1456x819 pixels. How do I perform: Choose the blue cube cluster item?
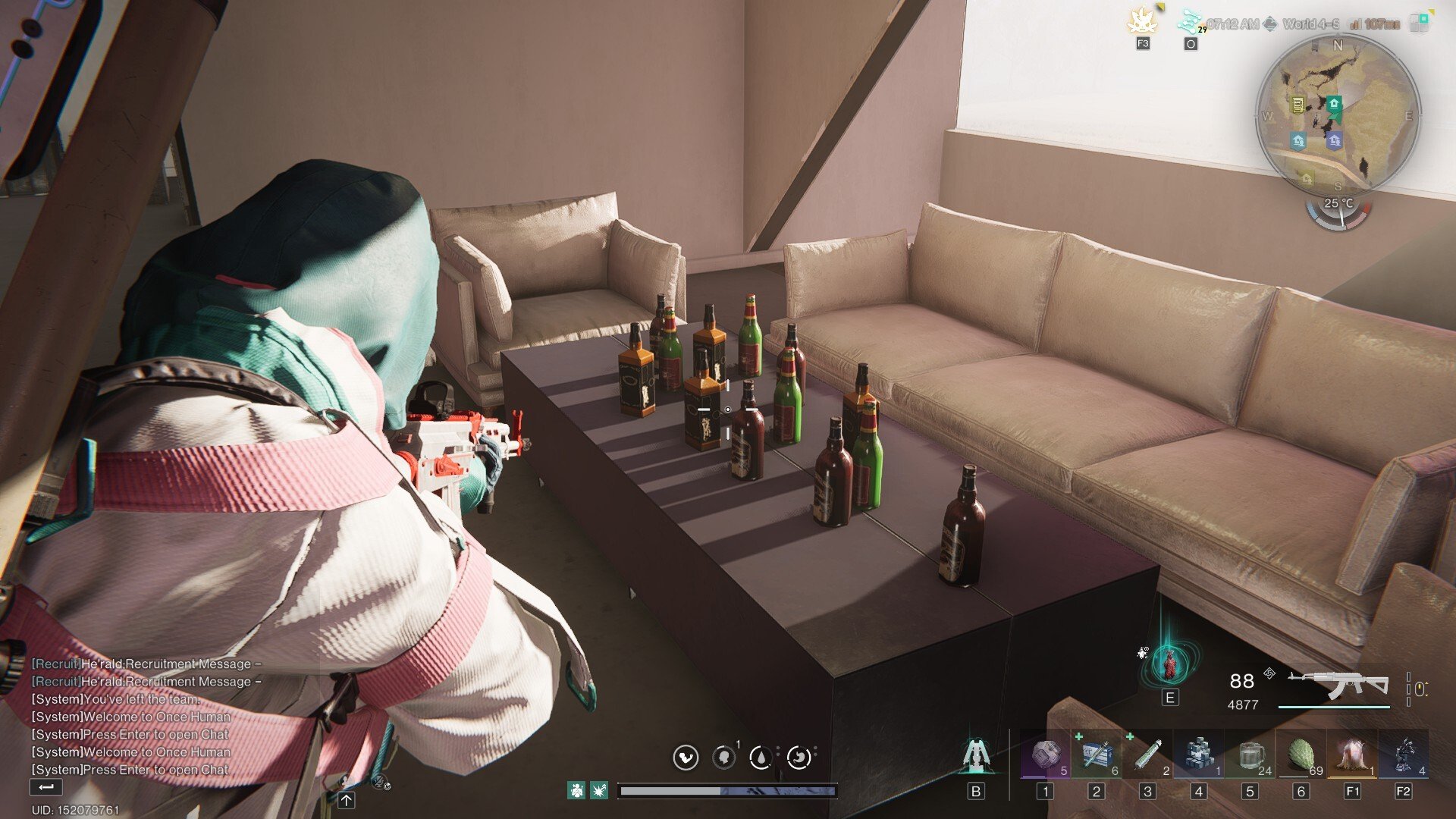tap(1199, 755)
